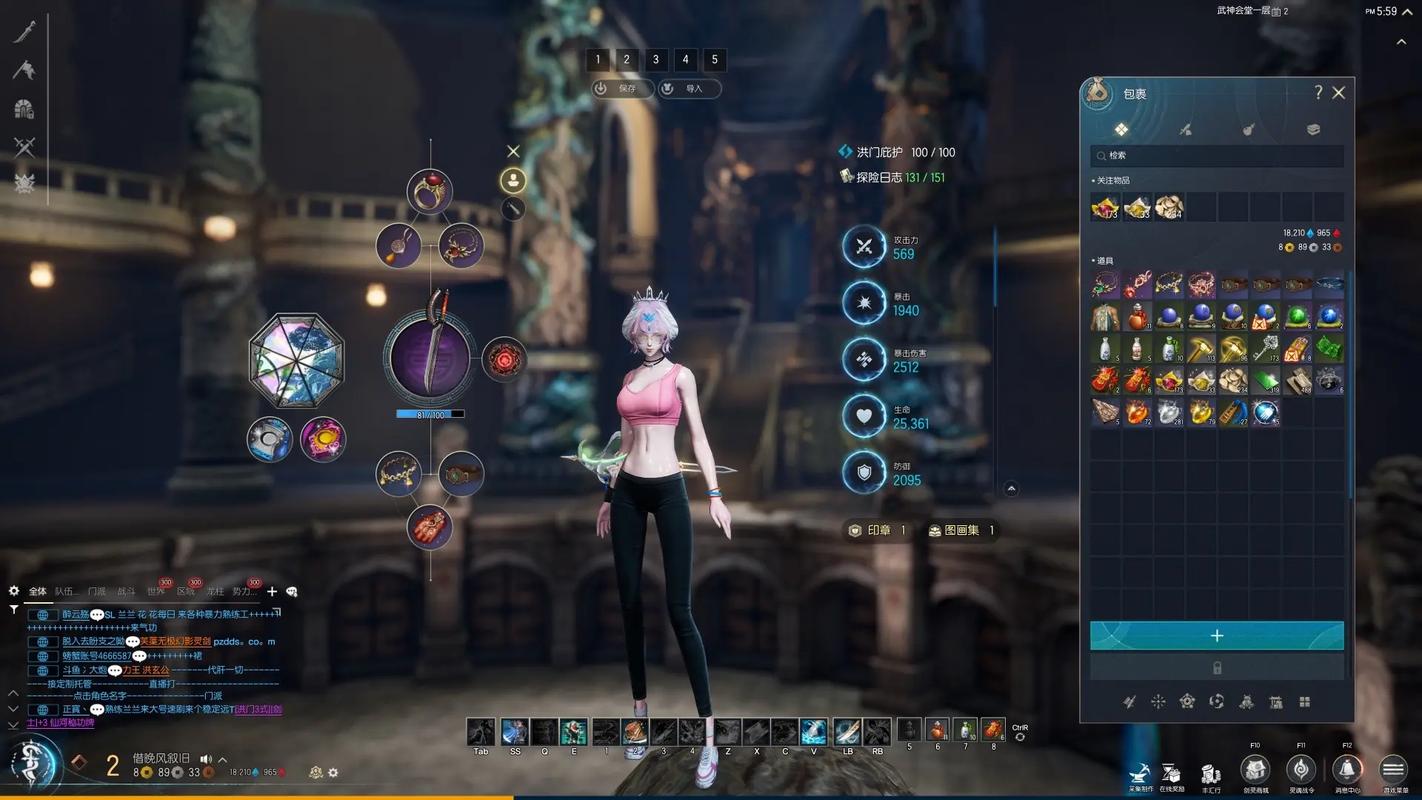Close the 包裹 inventory window

point(1339,93)
